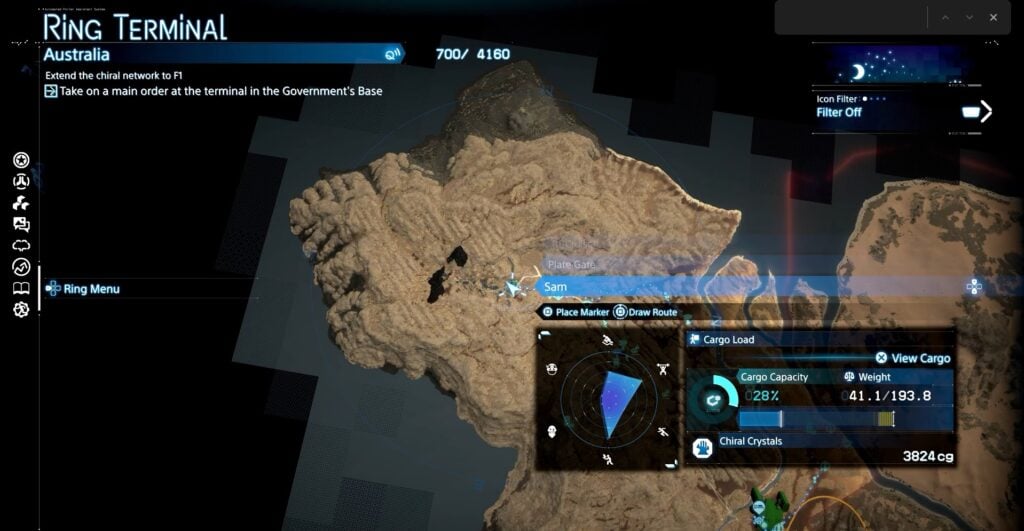Click the pentagon stats radar chart
The image size is (1024, 531).
(x=608, y=402)
